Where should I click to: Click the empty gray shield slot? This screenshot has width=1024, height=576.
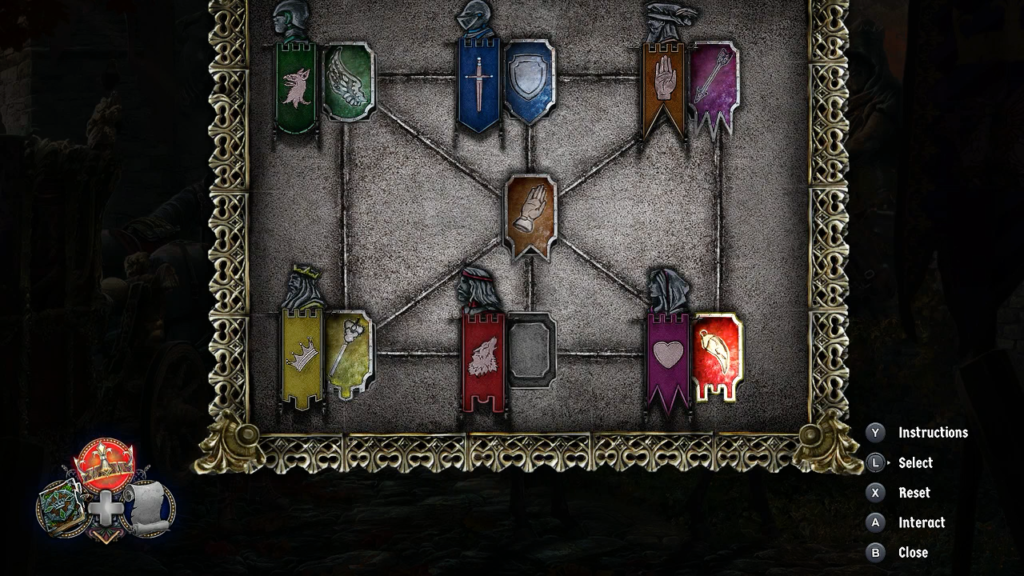point(531,350)
